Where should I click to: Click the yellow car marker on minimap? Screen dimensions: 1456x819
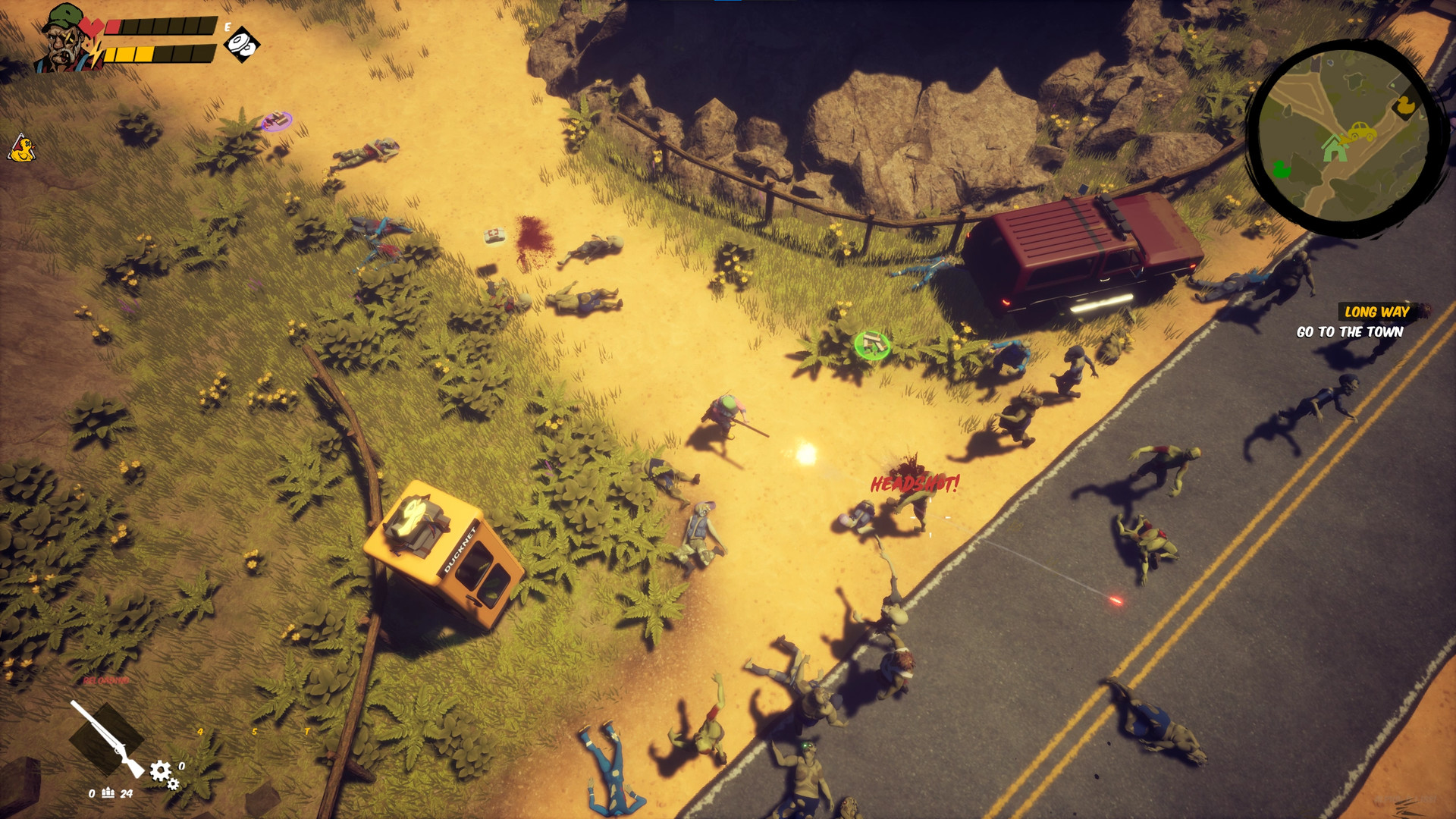(1360, 133)
